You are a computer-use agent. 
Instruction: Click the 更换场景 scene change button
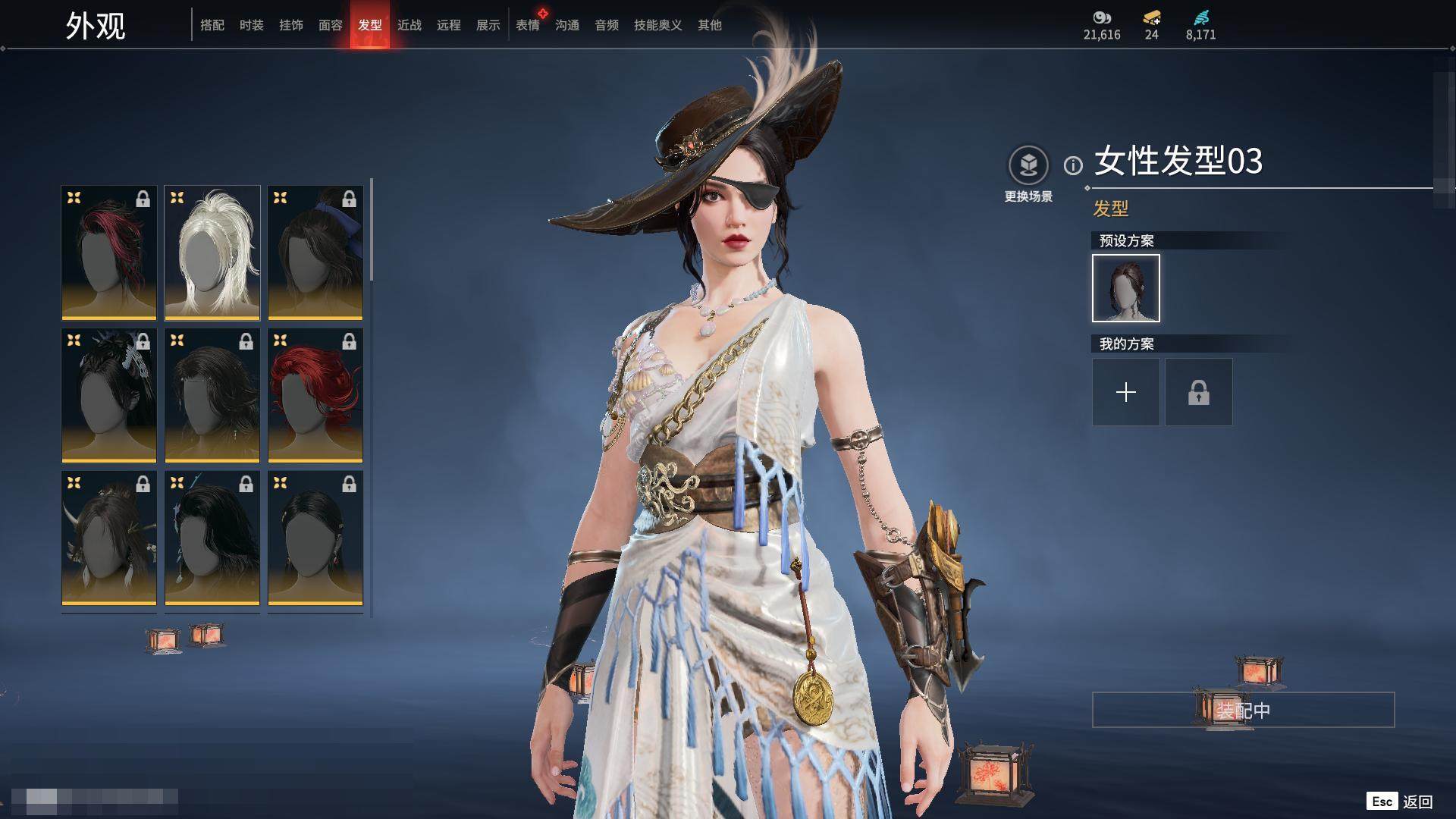click(1028, 174)
